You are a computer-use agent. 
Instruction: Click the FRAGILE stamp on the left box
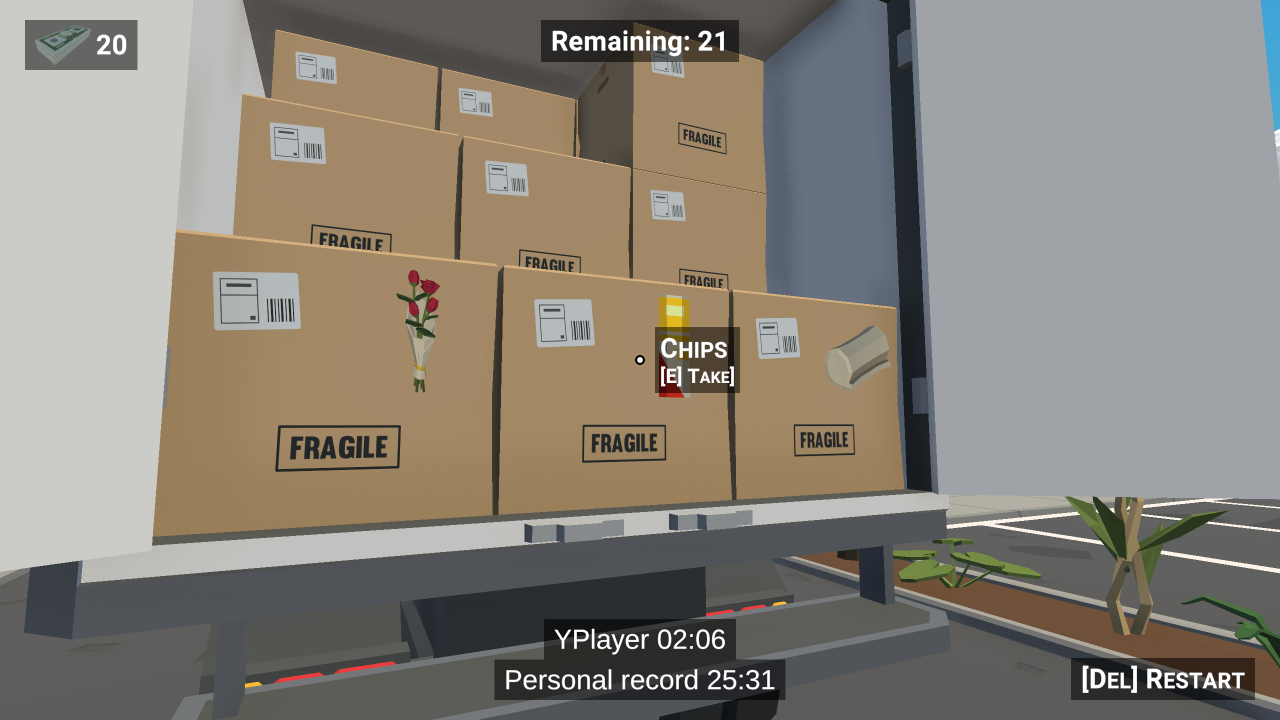click(337, 447)
